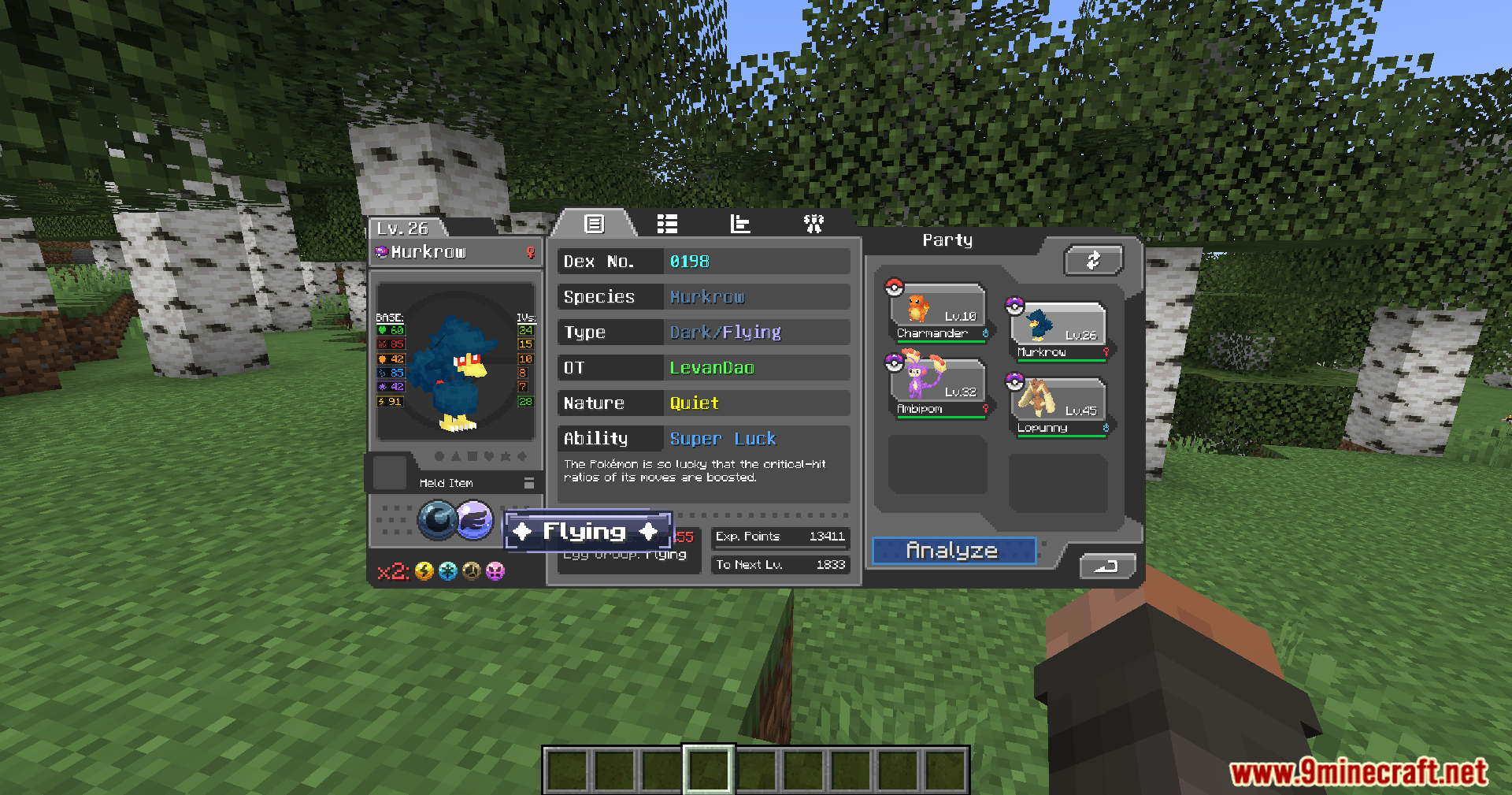Image resolution: width=1512 pixels, height=795 pixels.
Task: Choose Murkrow's party slot
Action: [1058, 332]
